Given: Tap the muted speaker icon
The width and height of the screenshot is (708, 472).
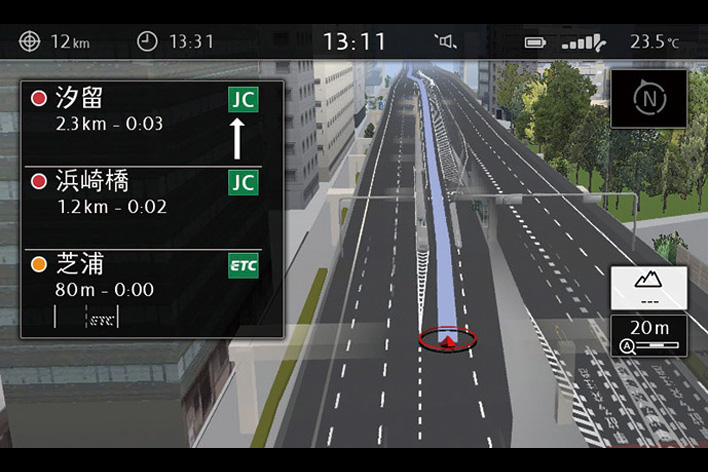Looking at the screenshot, I should coord(447,42).
